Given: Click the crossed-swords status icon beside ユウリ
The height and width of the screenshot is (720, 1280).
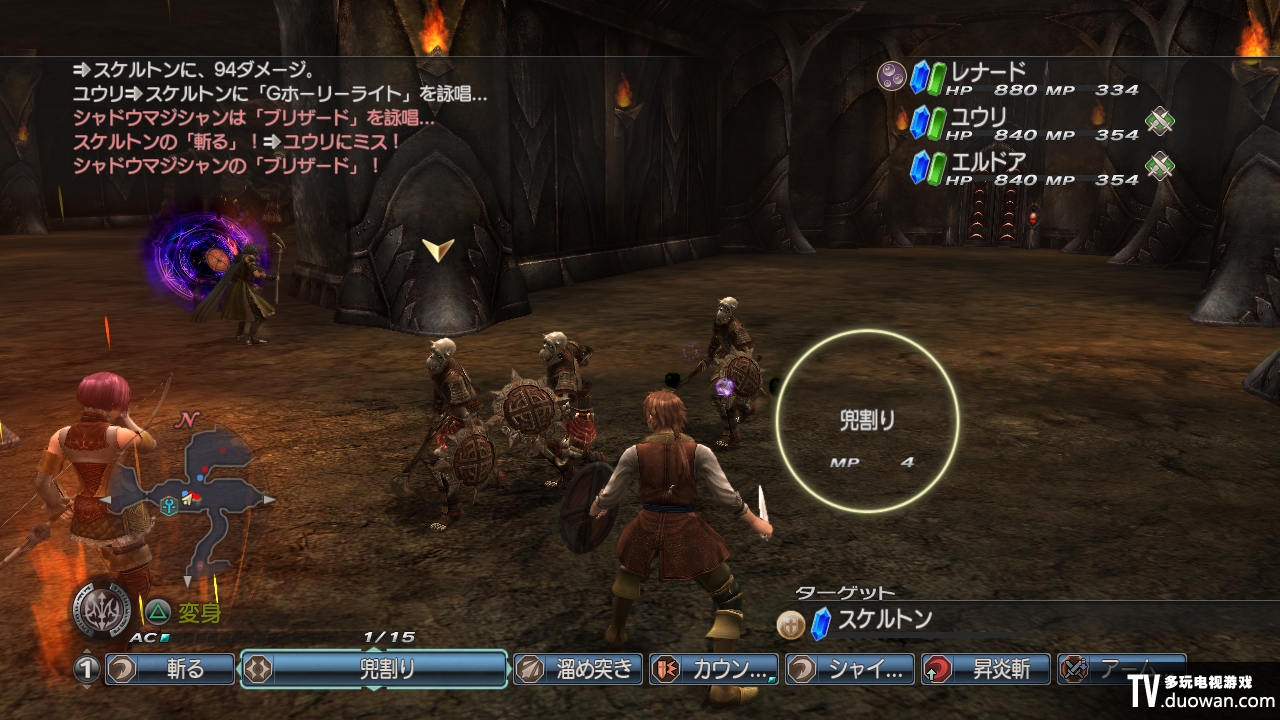Looking at the screenshot, I should [x=1160, y=122].
